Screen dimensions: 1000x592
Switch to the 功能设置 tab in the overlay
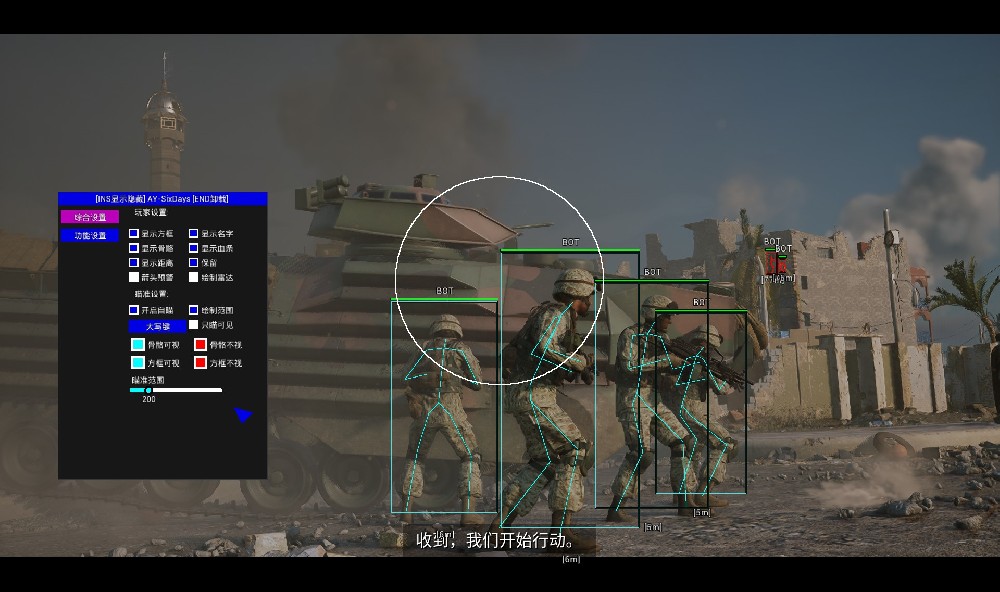(x=90, y=235)
